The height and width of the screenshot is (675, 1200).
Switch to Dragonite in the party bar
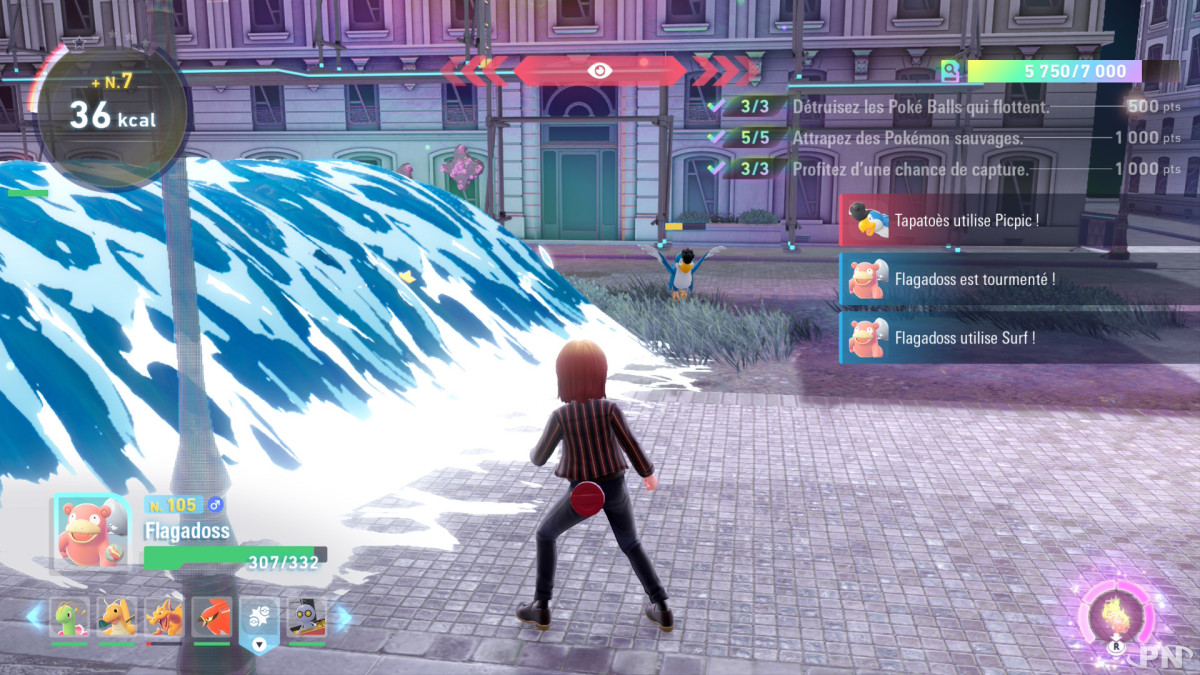(117, 618)
